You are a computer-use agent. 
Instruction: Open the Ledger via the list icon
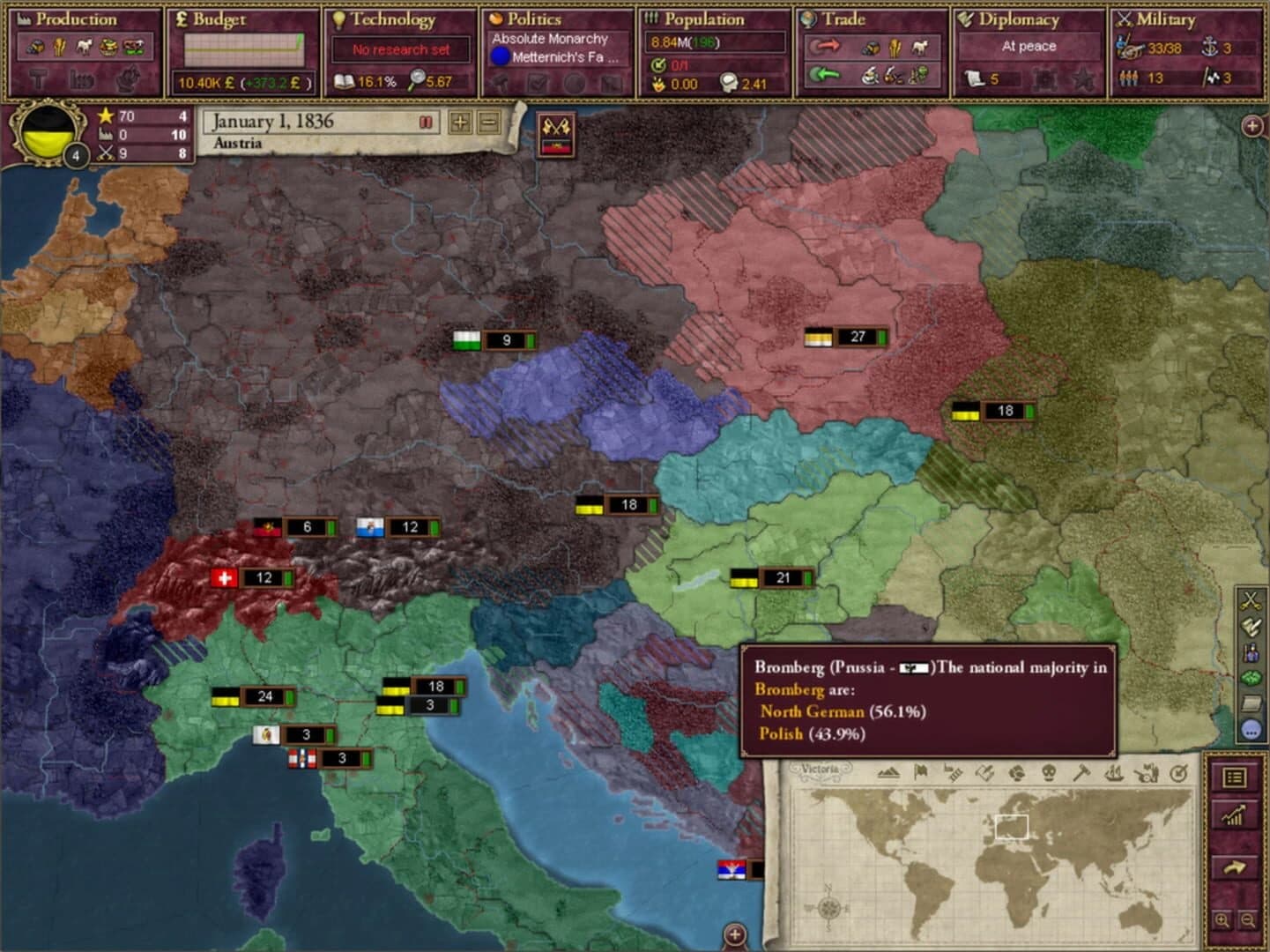pyautogui.click(x=1235, y=777)
